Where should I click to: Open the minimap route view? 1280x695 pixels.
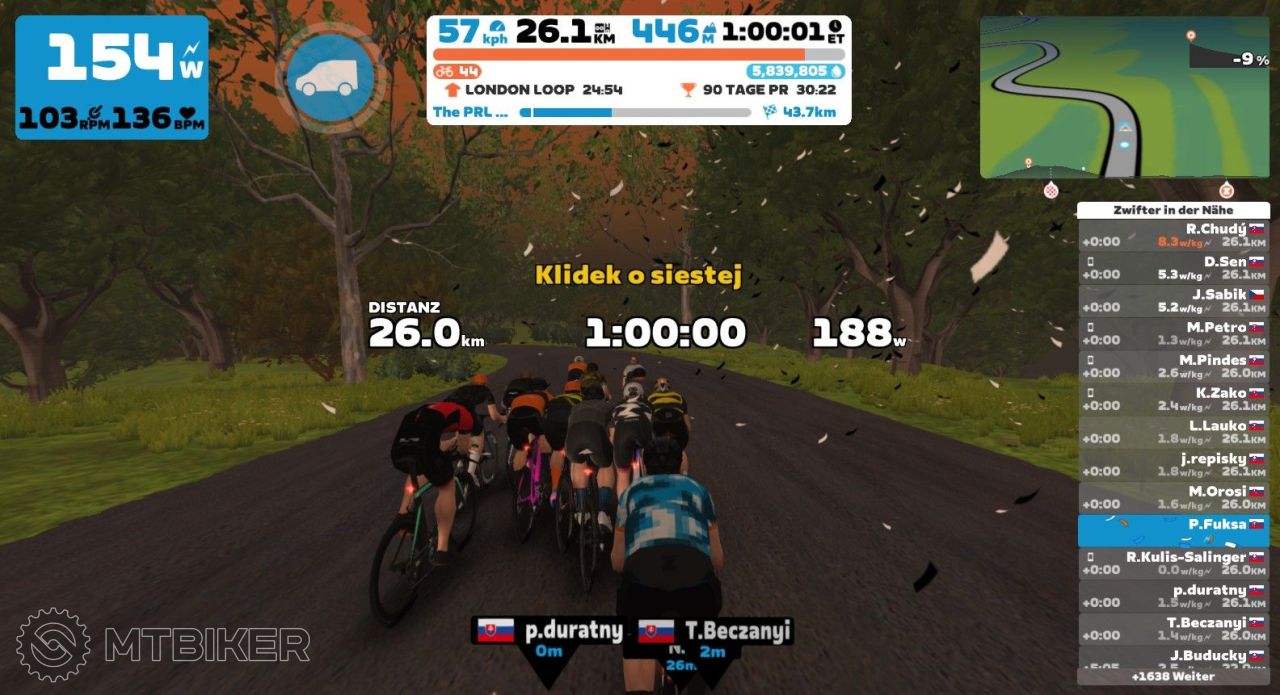(1124, 97)
